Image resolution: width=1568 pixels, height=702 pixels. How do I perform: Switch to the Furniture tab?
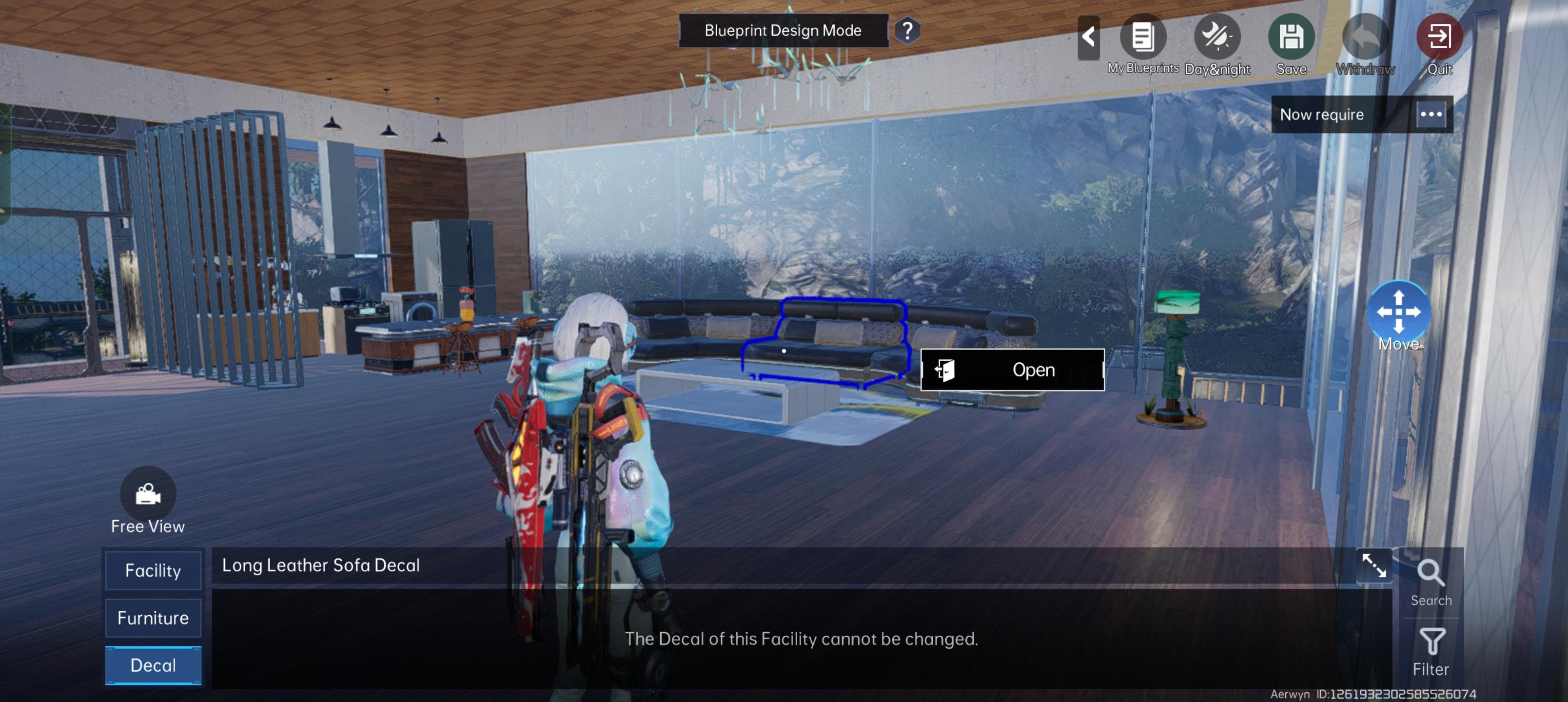pos(153,618)
